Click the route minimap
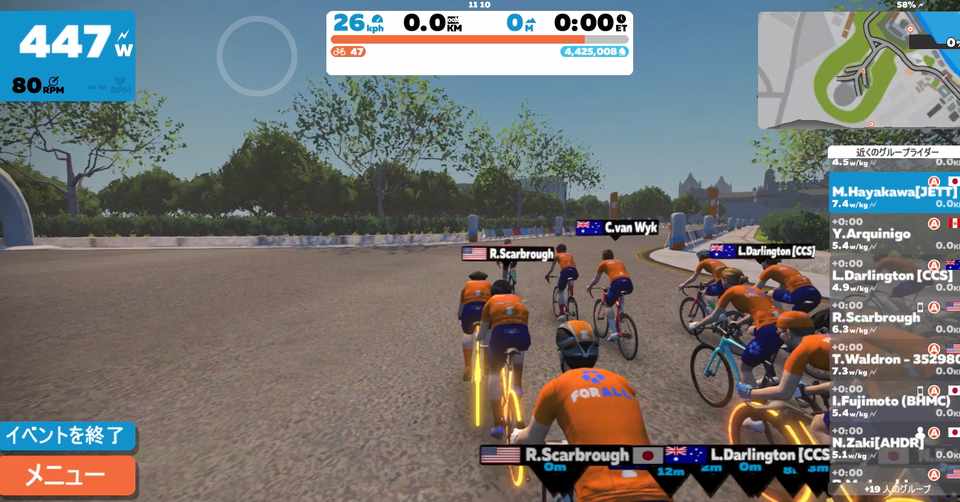 (x=857, y=70)
